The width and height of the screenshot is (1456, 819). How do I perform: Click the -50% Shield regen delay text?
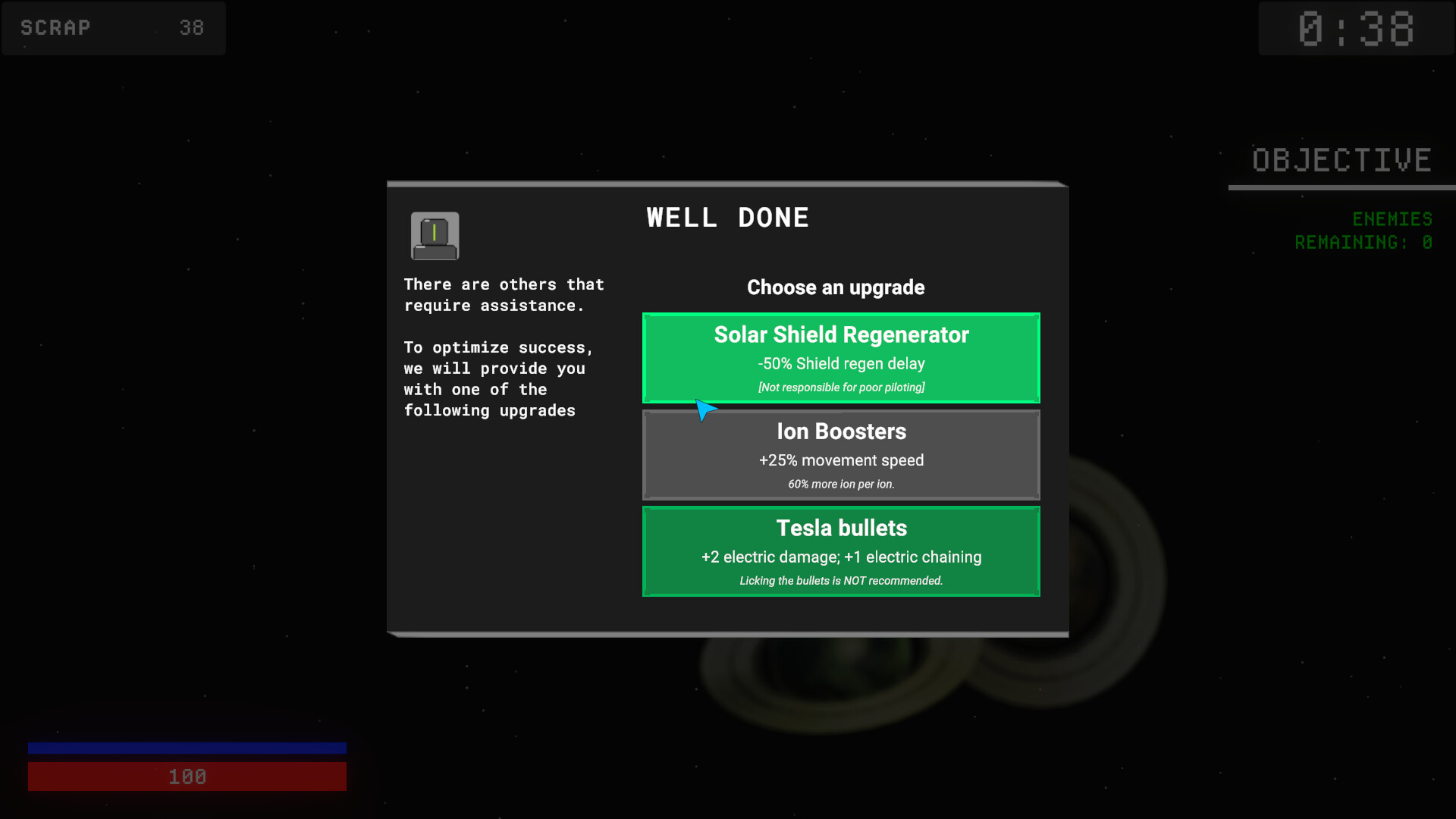click(x=841, y=364)
